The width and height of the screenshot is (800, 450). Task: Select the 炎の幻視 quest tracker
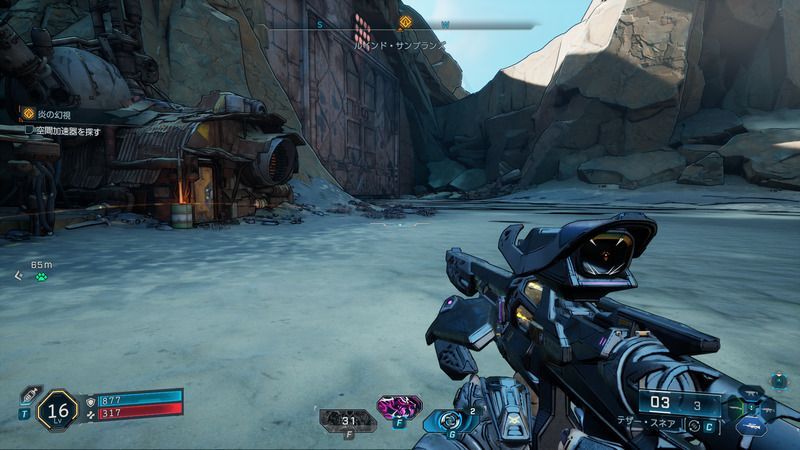[x=48, y=115]
